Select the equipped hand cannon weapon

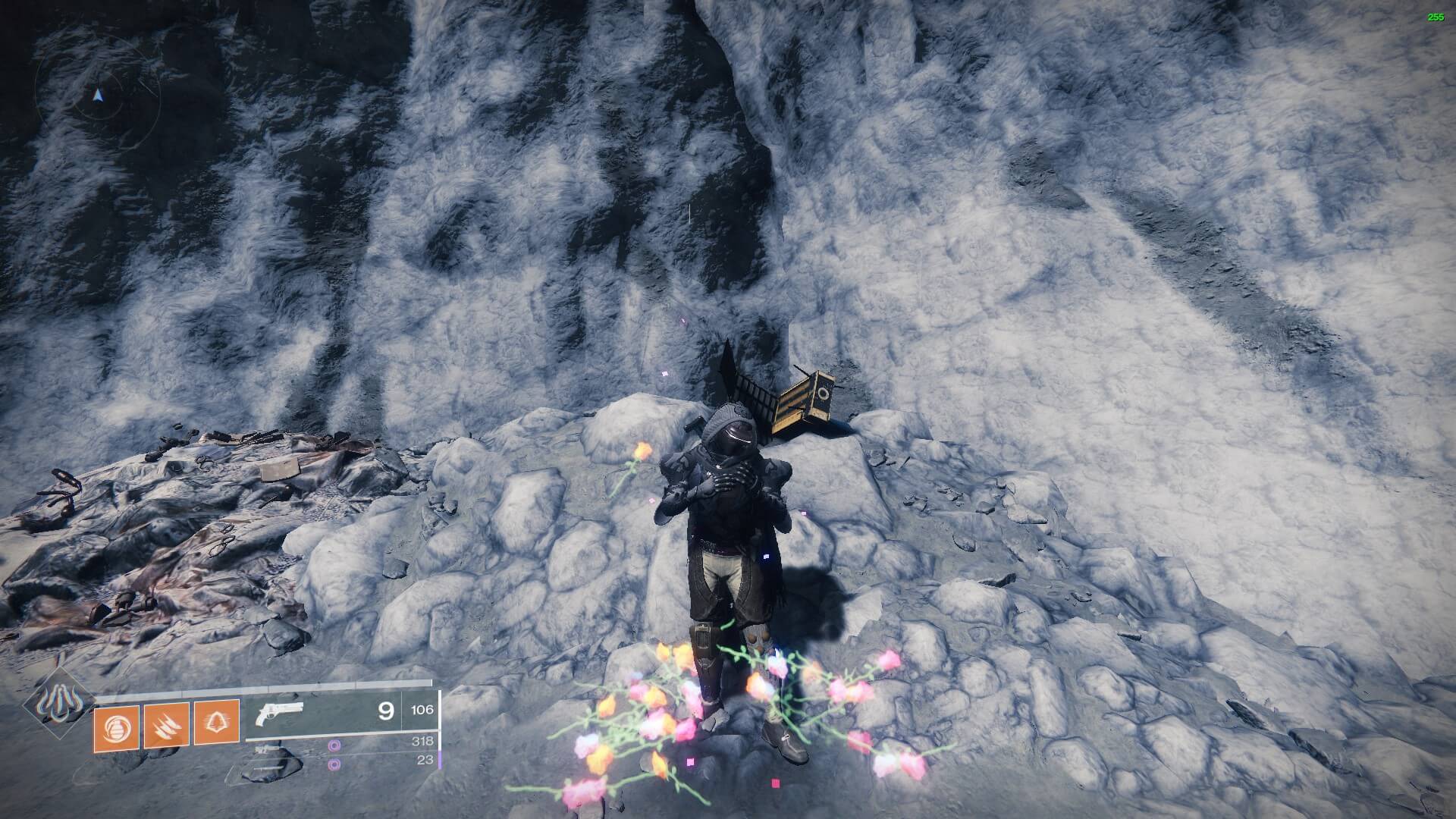[281, 714]
